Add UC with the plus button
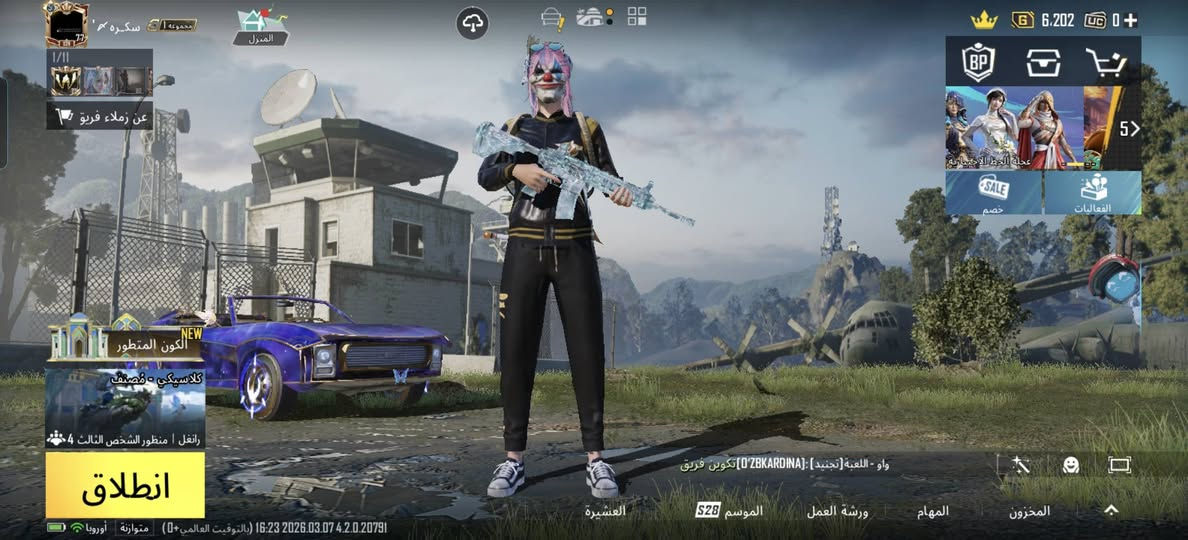 pos(1130,19)
